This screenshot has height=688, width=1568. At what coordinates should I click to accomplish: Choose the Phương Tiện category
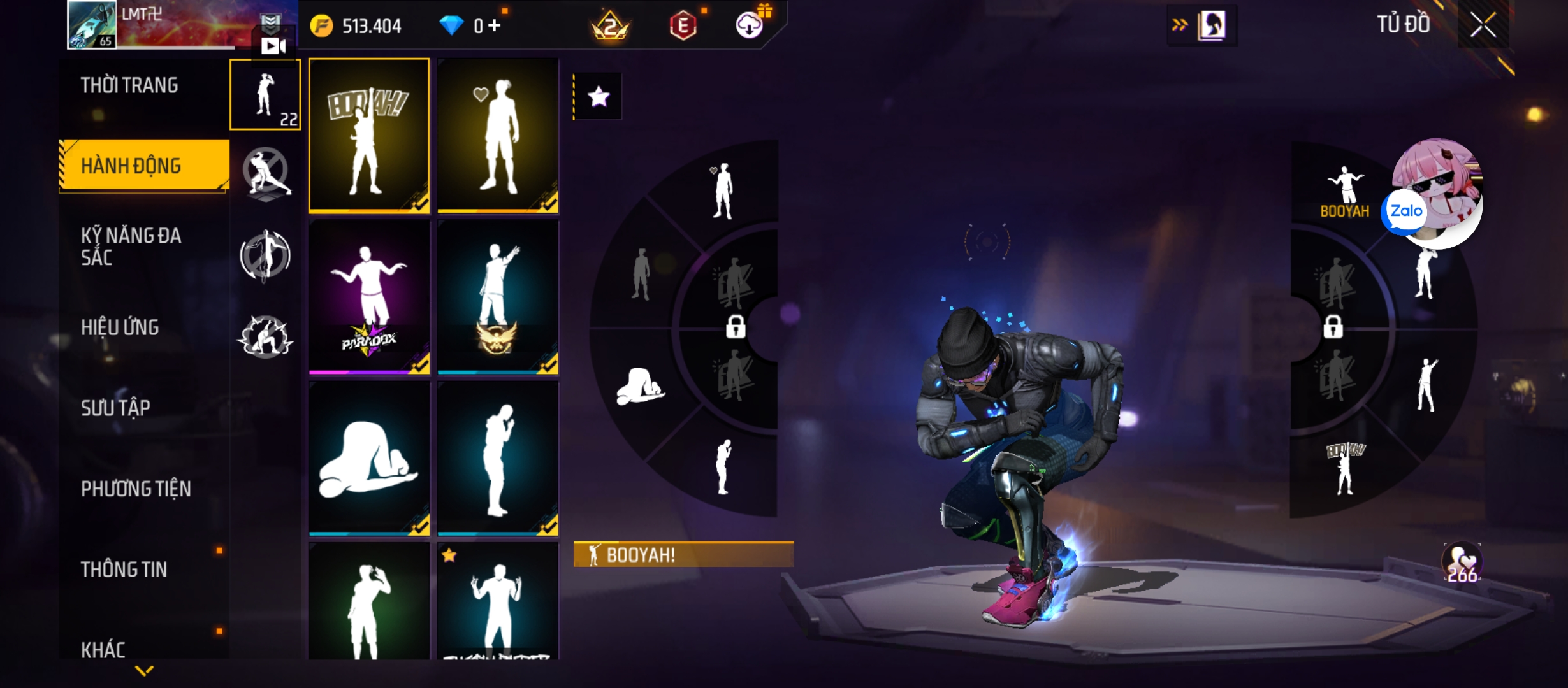coord(136,489)
